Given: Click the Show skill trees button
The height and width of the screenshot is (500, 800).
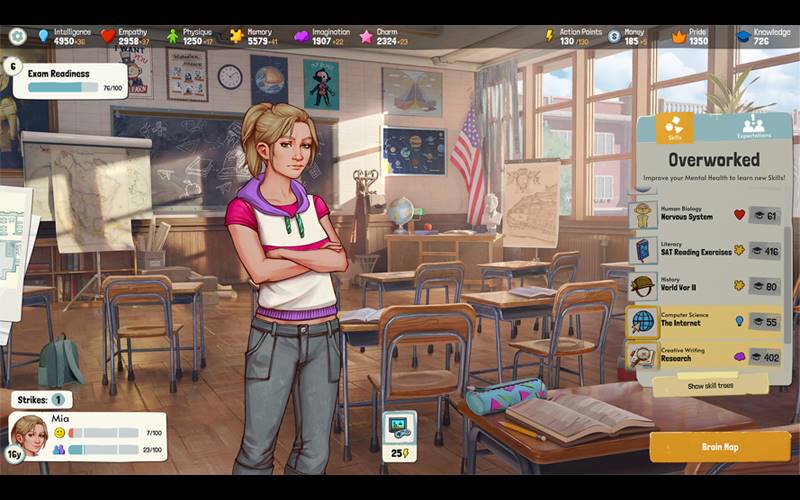Looking at the screenshot, I should click(x=711, y=385).
